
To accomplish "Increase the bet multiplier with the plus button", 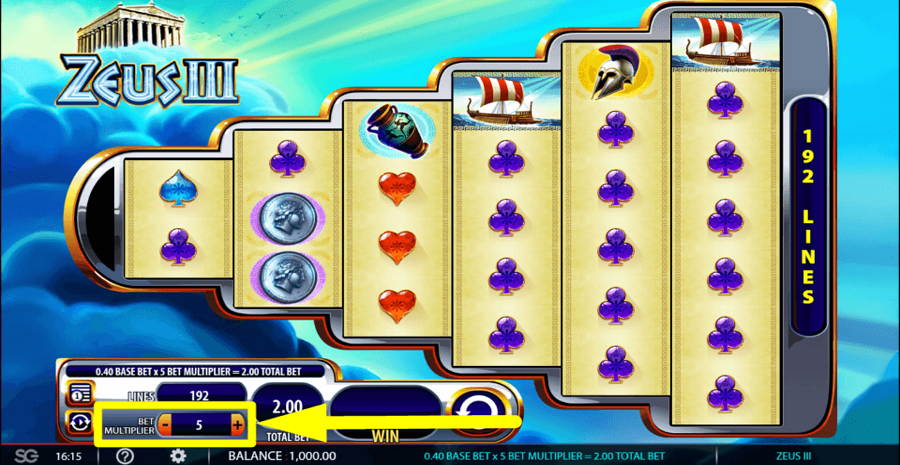I will [x=237, y=425].
